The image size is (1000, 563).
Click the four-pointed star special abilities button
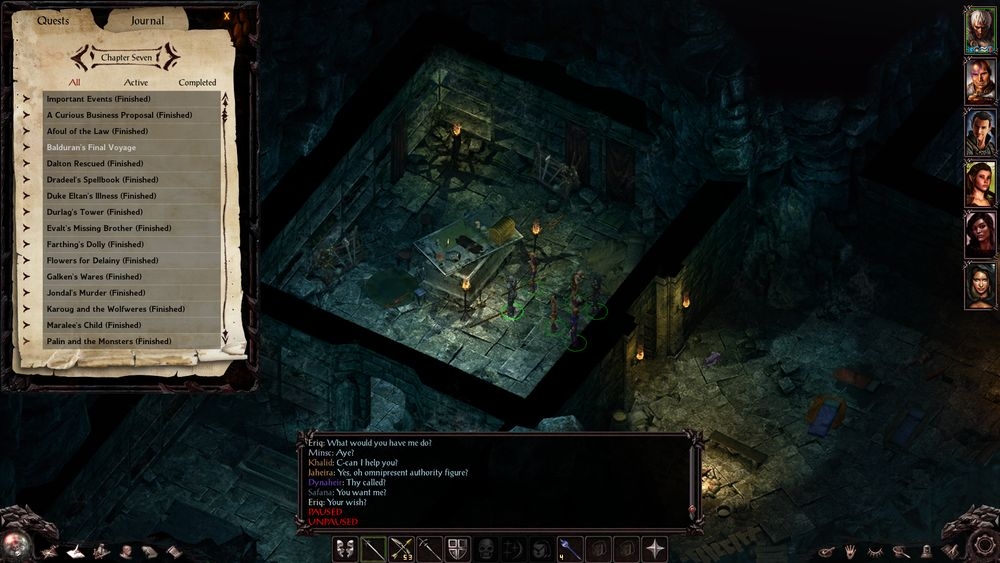[x=655, y=548]
